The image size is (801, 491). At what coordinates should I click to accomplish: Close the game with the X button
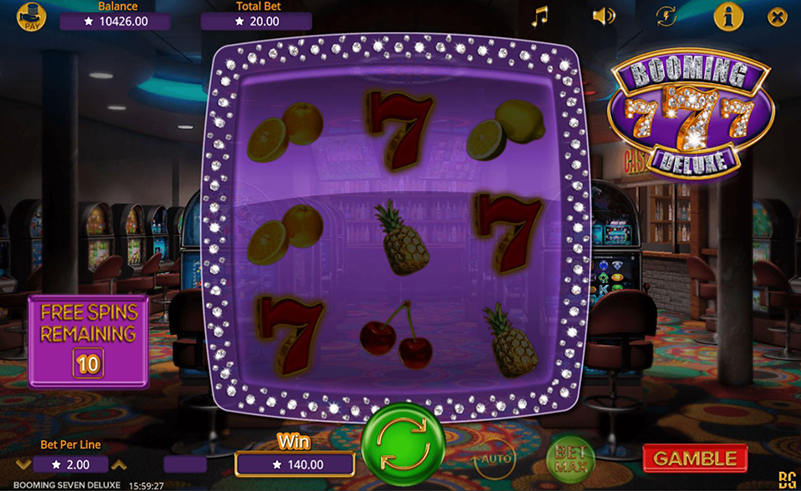click(777, 16)
